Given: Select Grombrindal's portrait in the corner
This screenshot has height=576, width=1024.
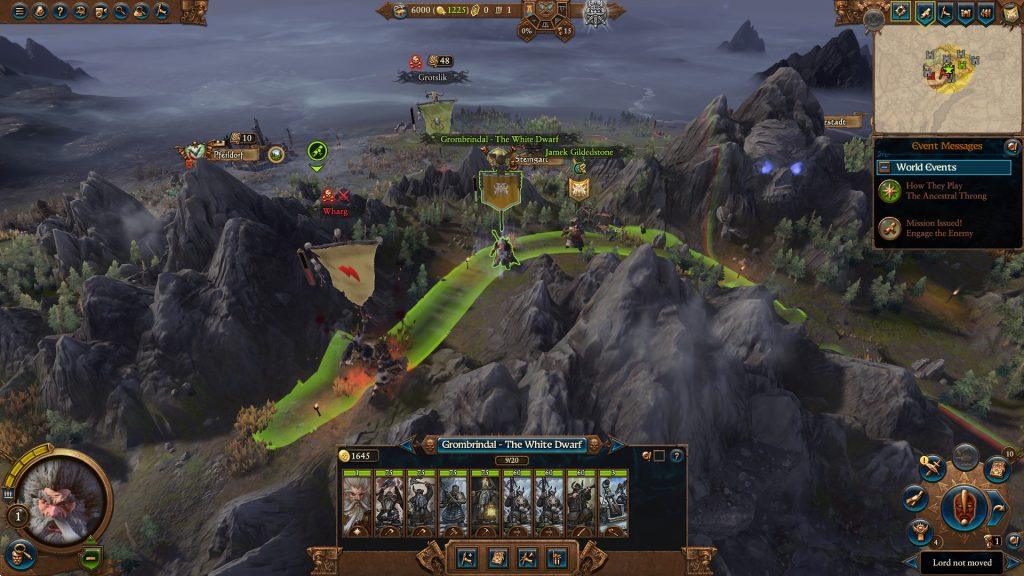Looking at the screenshot, I should (59, 502).
